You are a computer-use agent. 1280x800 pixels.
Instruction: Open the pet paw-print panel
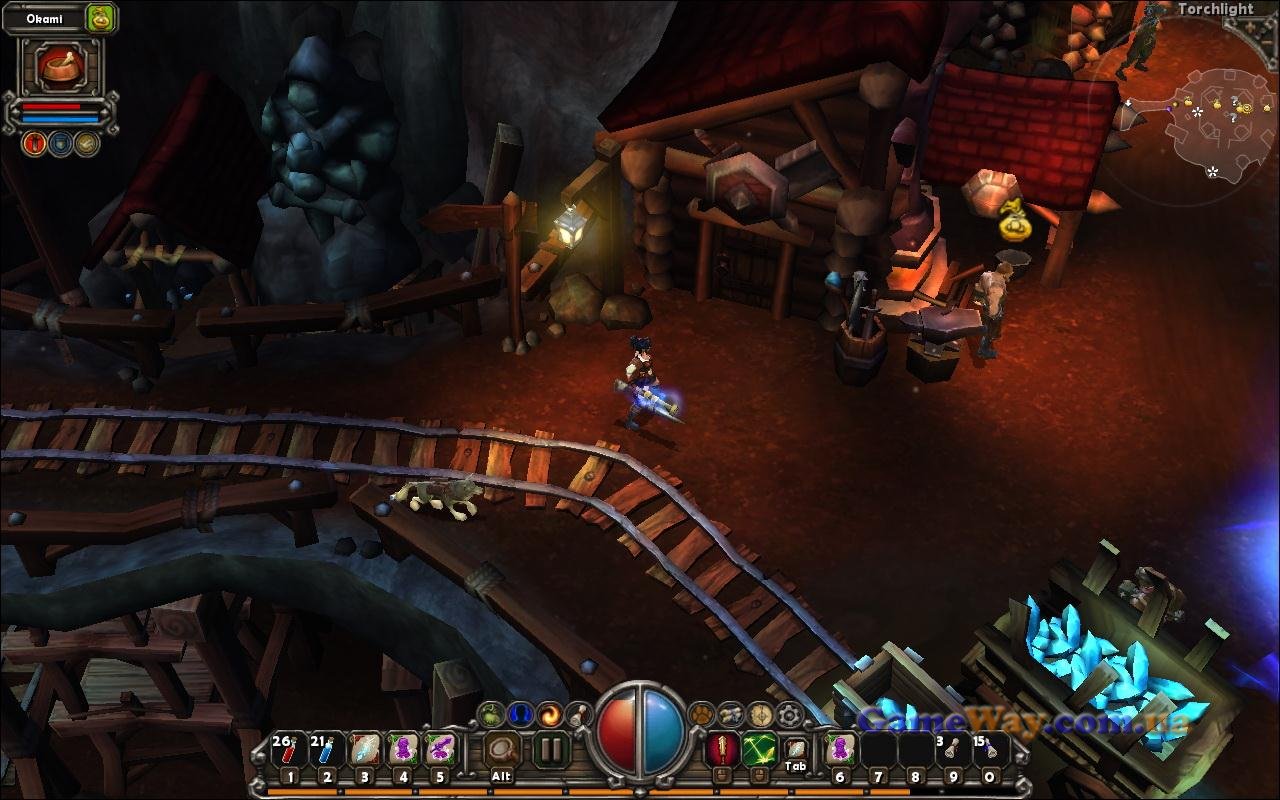702,714
